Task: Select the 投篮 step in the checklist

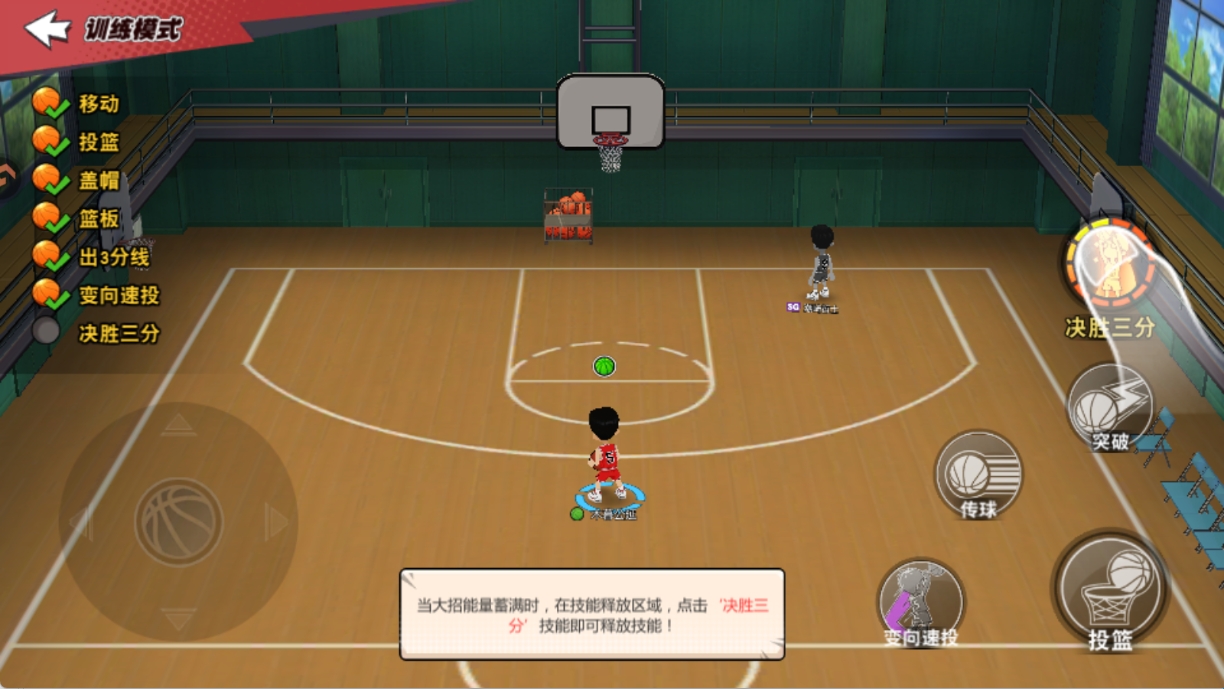Action: coord(98,142)
